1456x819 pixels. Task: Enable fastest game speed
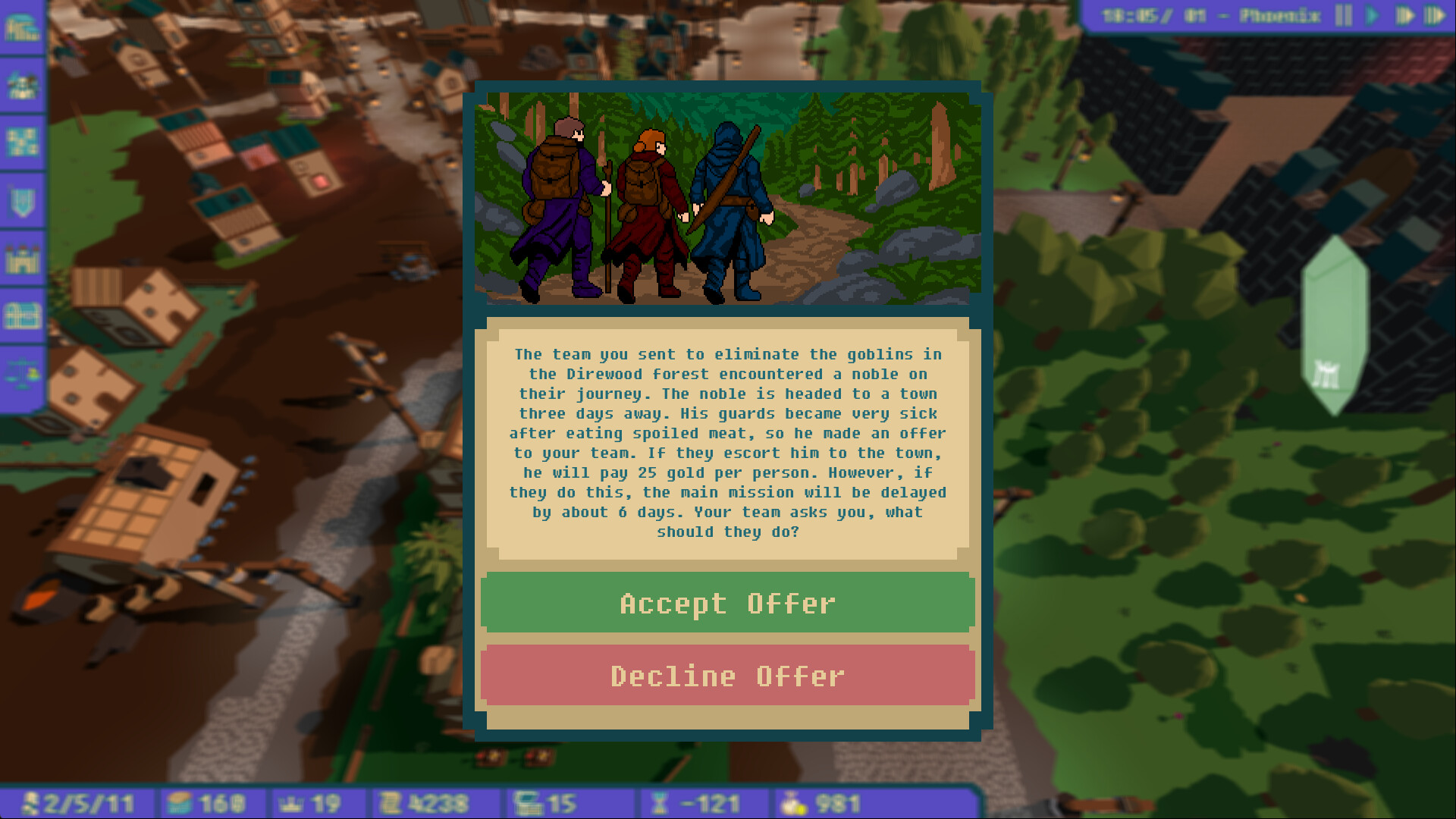pos(1434,15)
